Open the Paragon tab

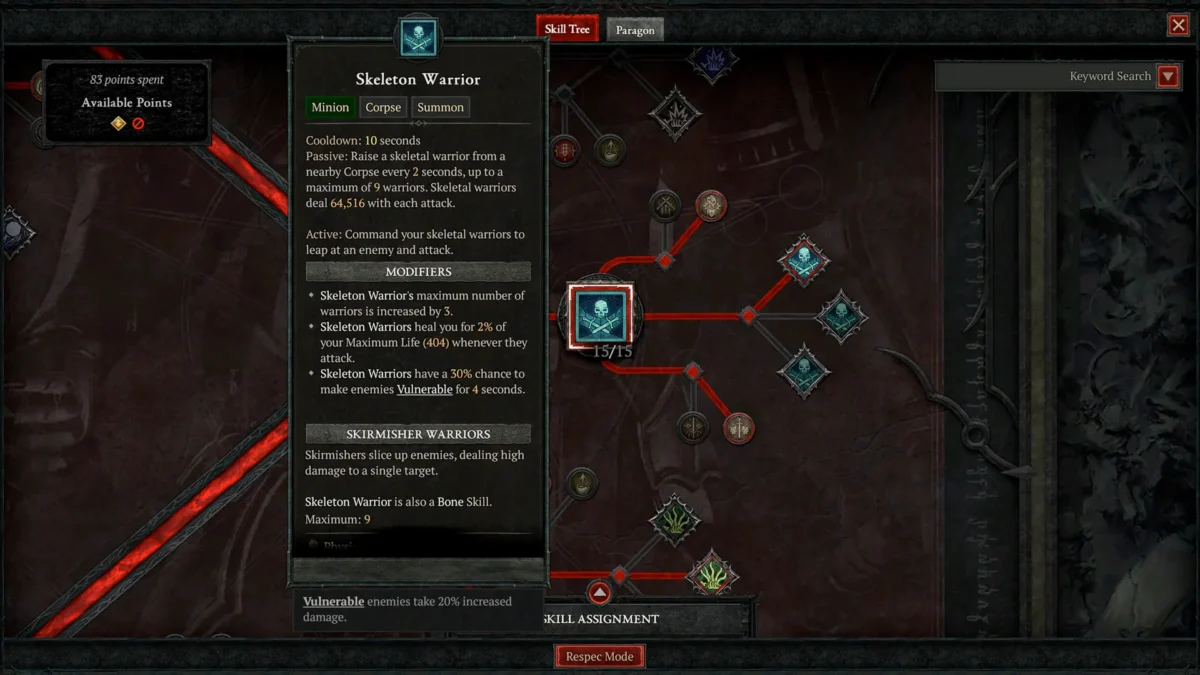(x=635, y=30)
